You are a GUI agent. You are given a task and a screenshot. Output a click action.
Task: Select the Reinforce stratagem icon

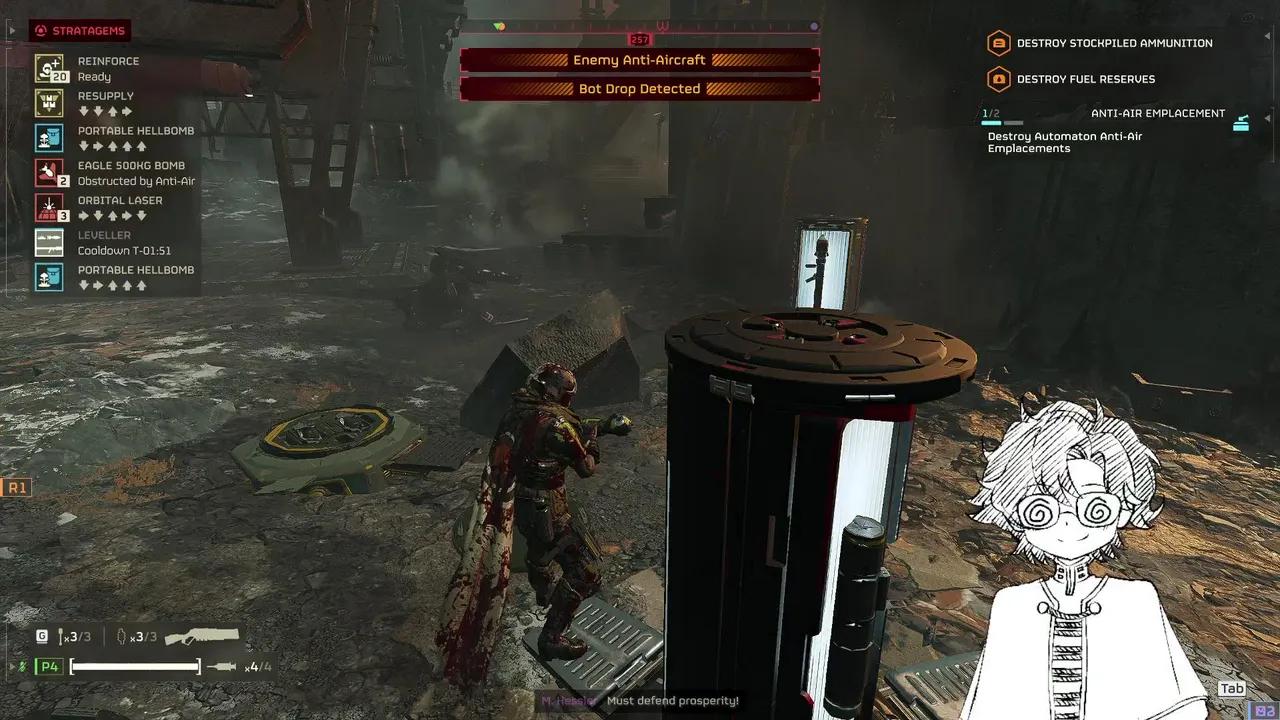[49, 68]
